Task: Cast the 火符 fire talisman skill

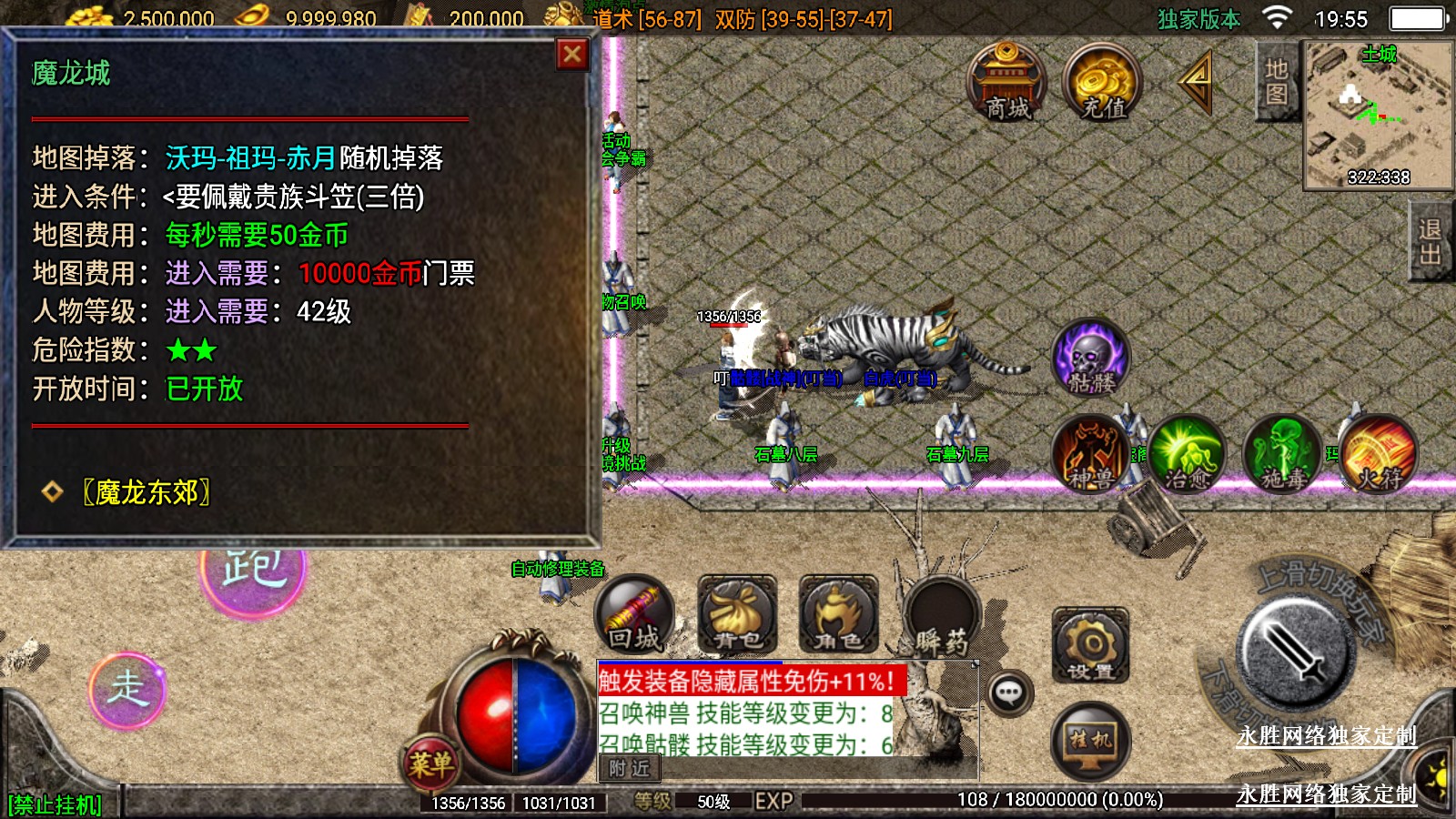Action: click(1378, 454)
